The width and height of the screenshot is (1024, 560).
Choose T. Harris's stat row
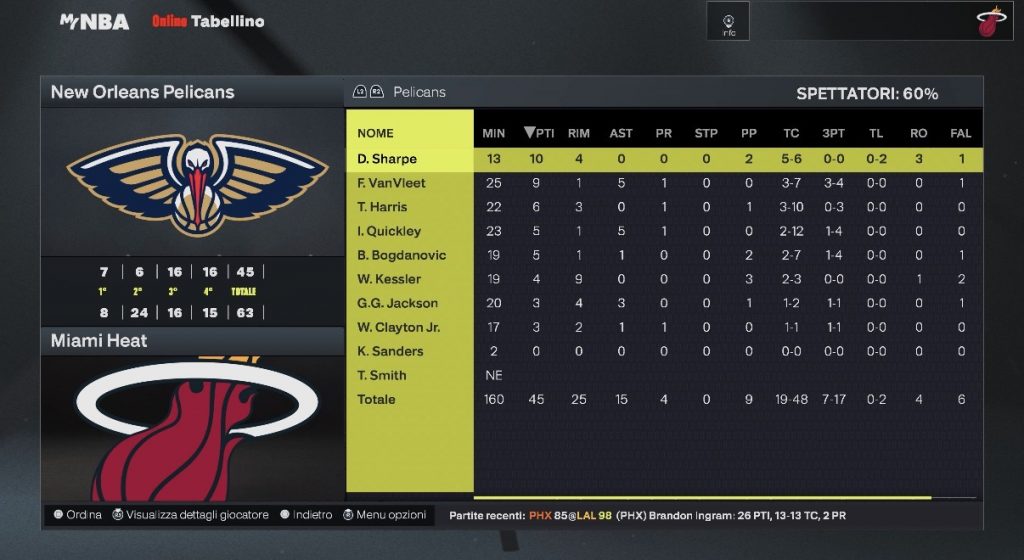382,207
